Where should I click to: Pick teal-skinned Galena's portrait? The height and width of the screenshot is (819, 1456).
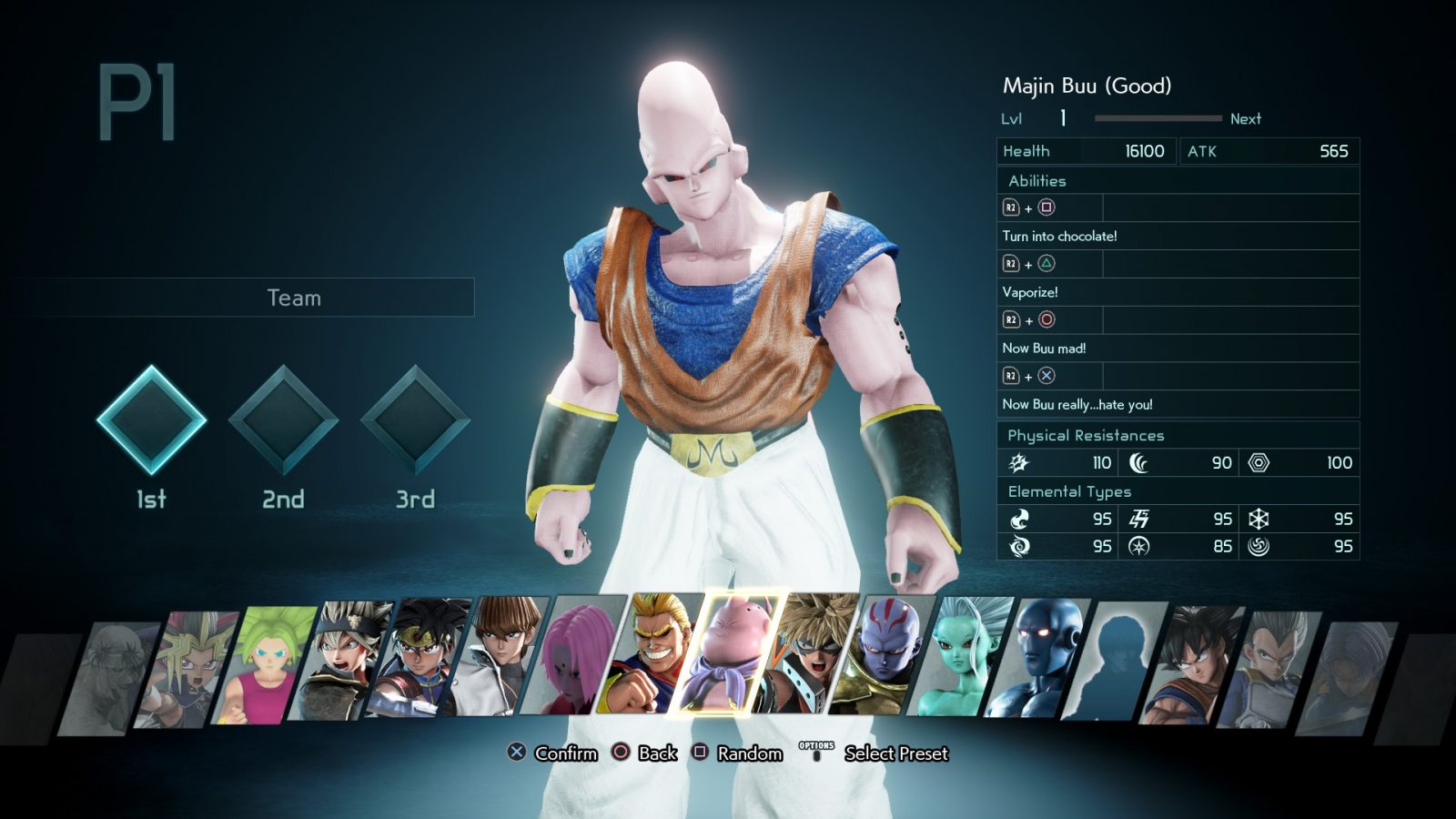(x=961, y=657)
